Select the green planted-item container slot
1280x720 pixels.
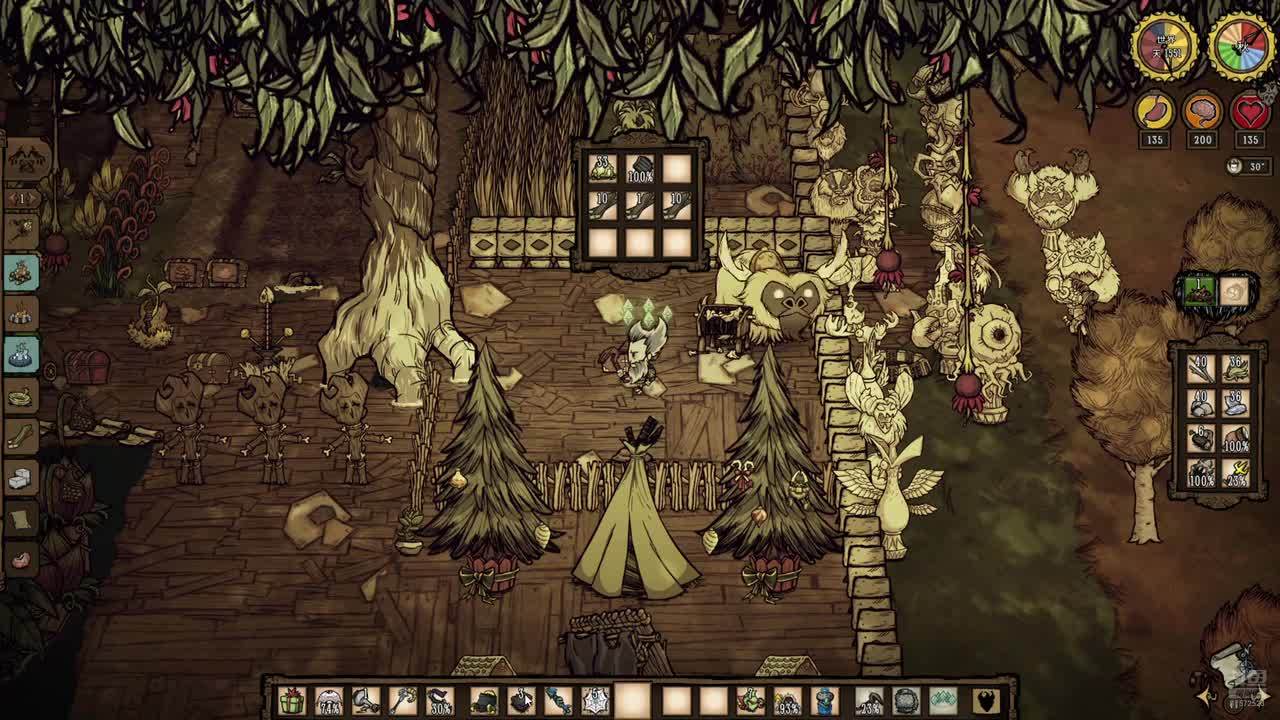click(1199, 291)
